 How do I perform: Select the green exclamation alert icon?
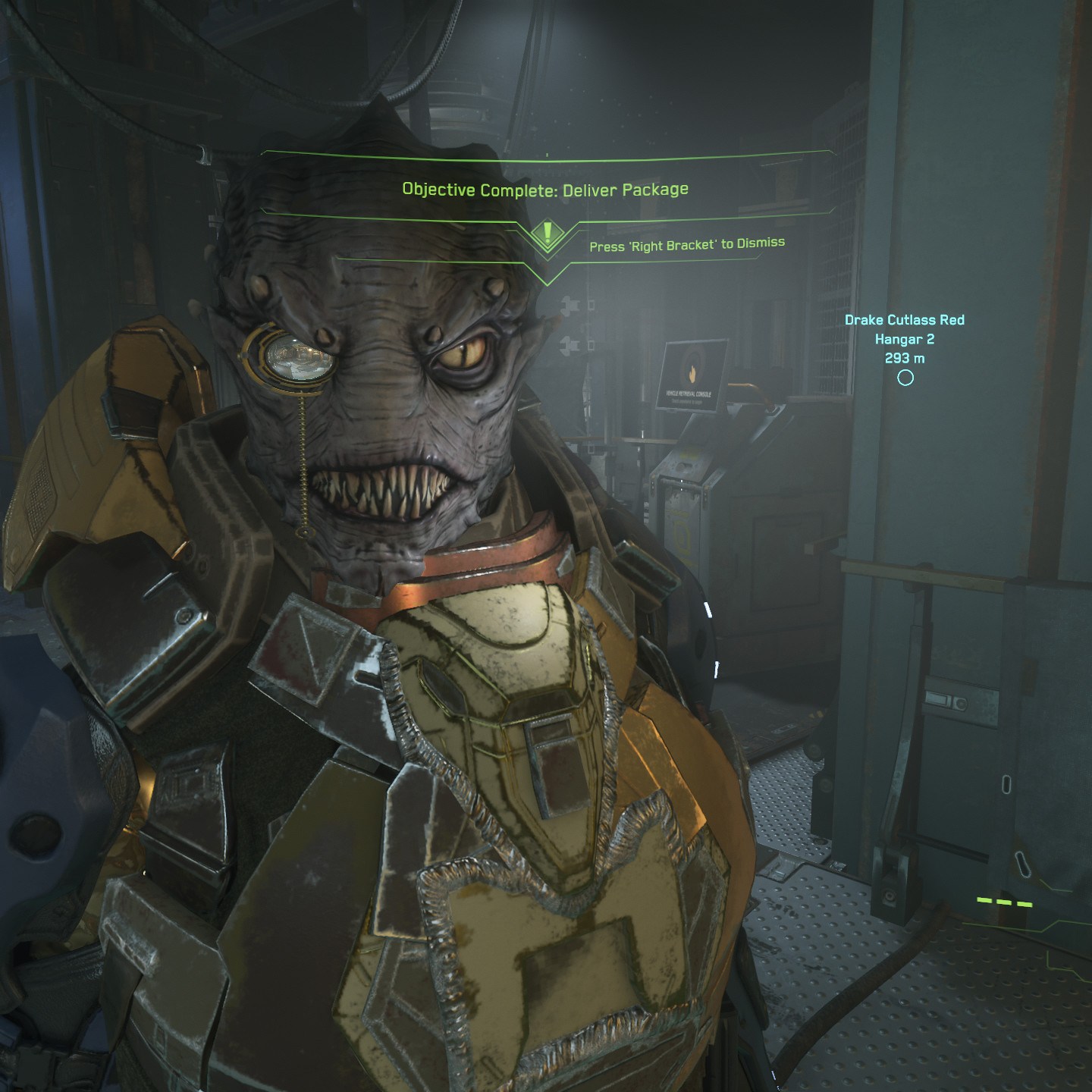(547, 233)
